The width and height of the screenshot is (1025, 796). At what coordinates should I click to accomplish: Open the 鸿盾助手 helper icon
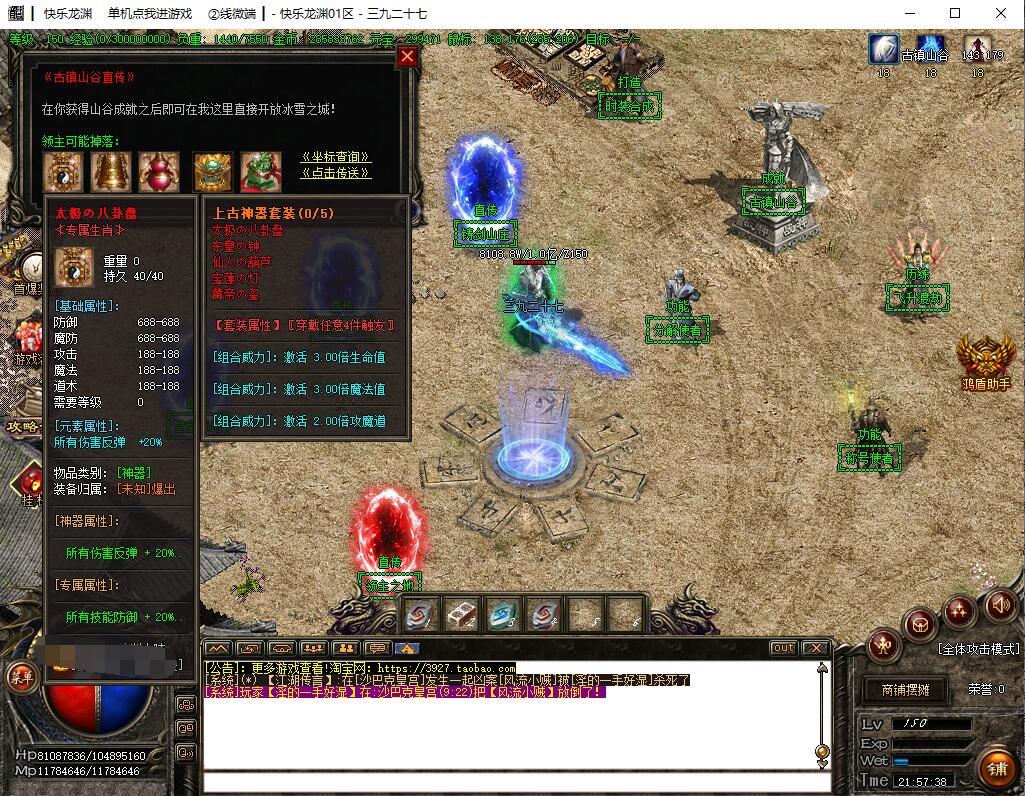[985, 357]
